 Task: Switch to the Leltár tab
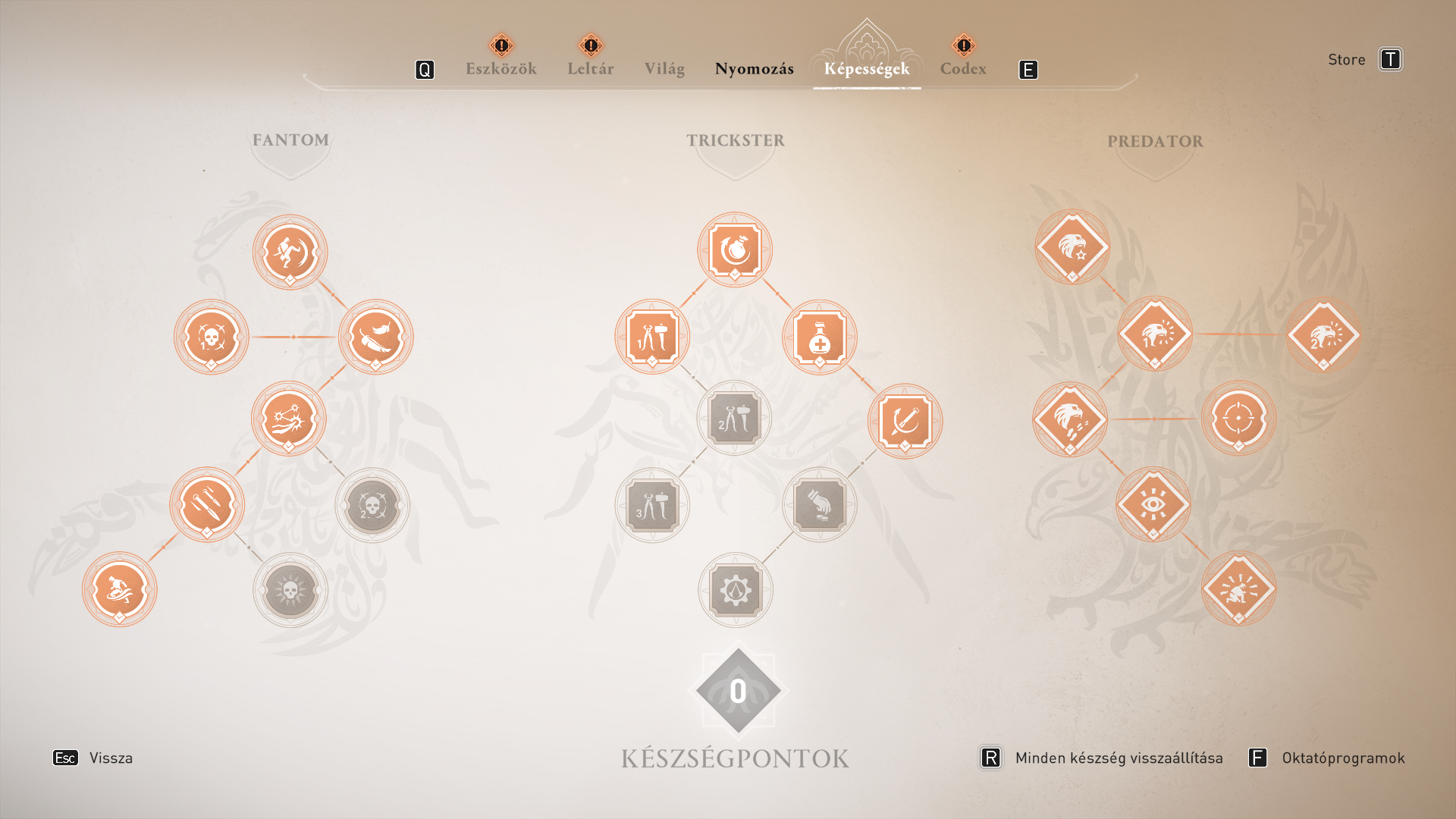pos(590,68)
